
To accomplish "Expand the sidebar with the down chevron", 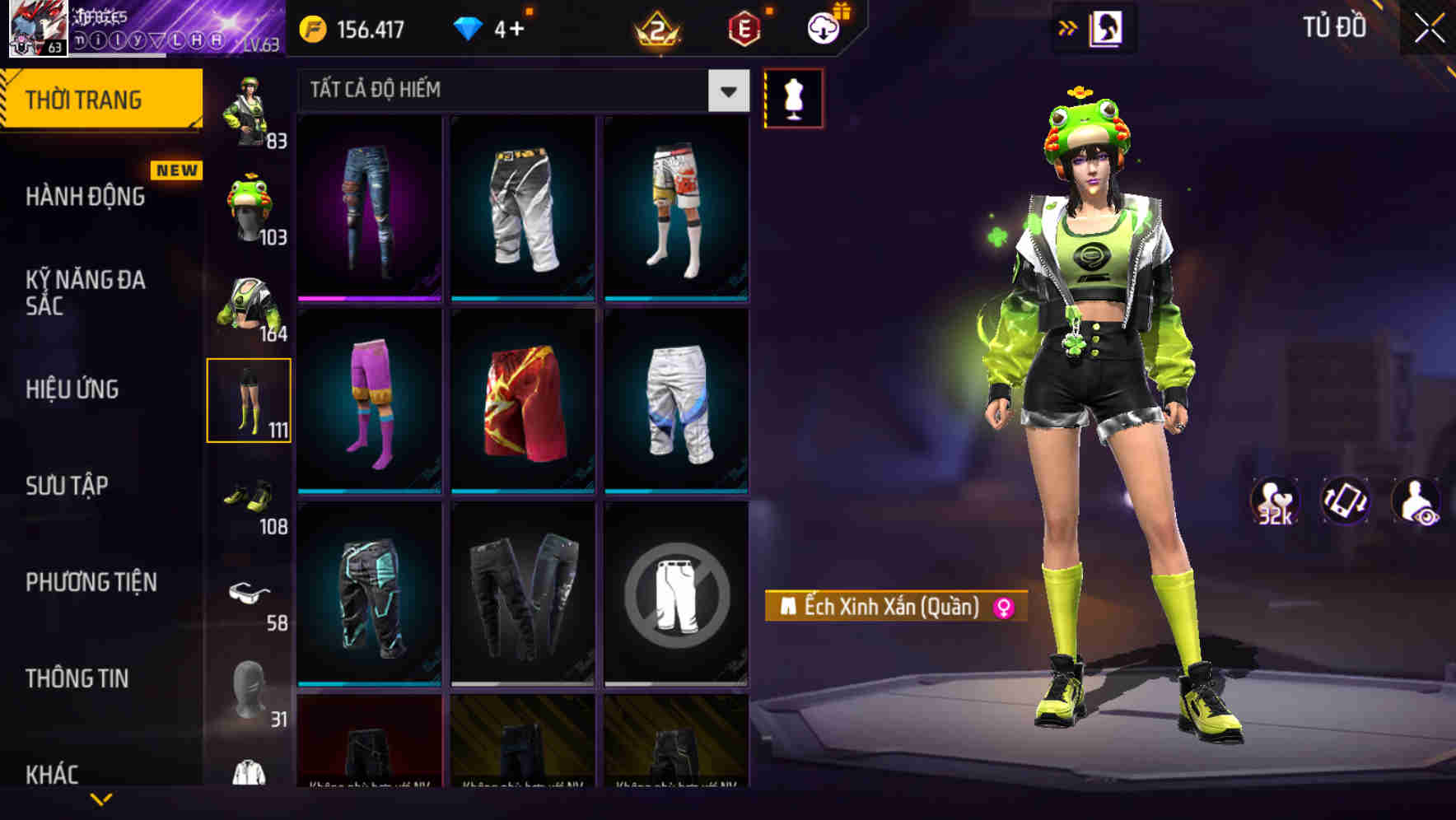I will (101, 799).
